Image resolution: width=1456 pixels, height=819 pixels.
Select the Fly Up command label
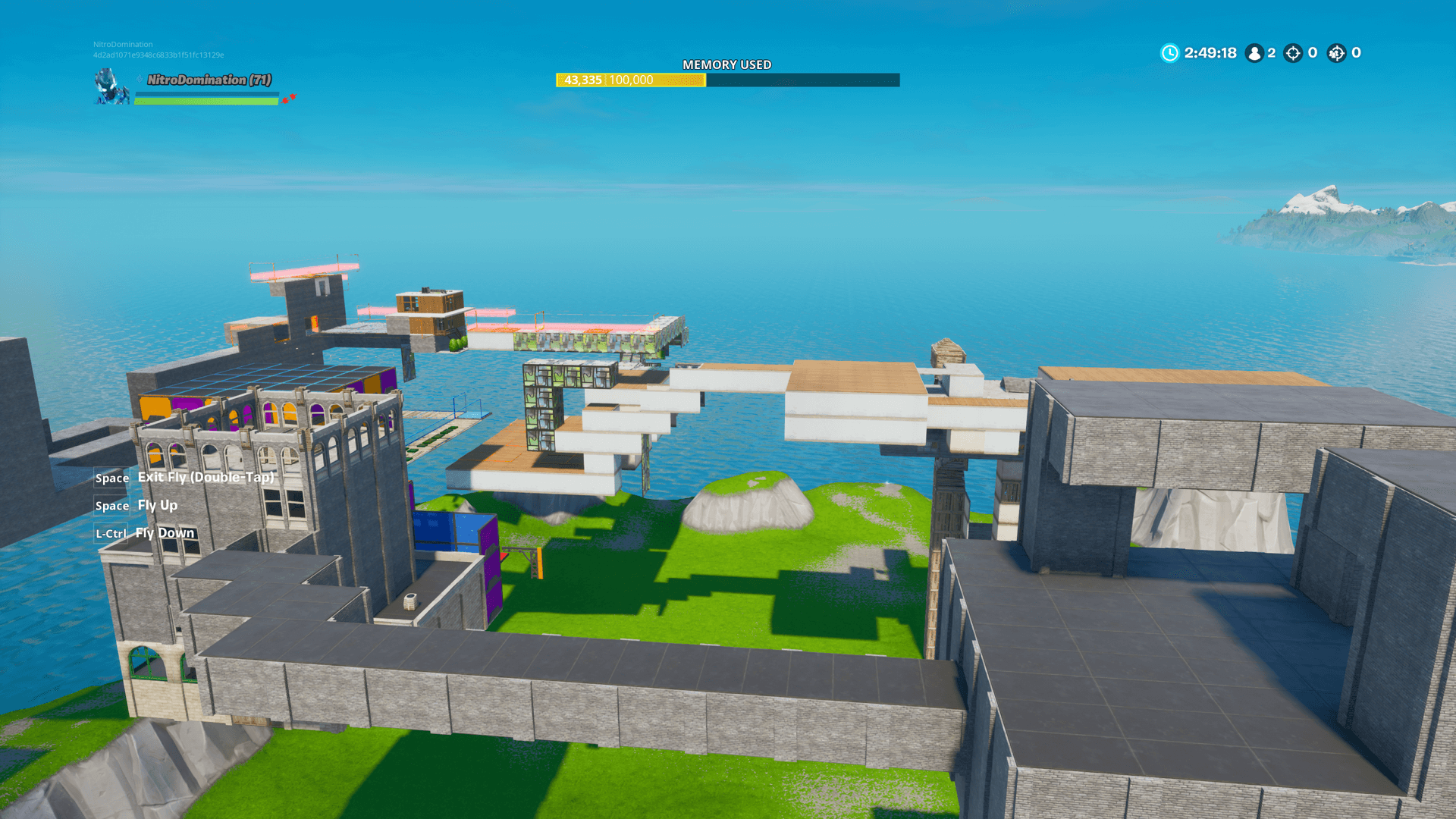tap(157, 505)
